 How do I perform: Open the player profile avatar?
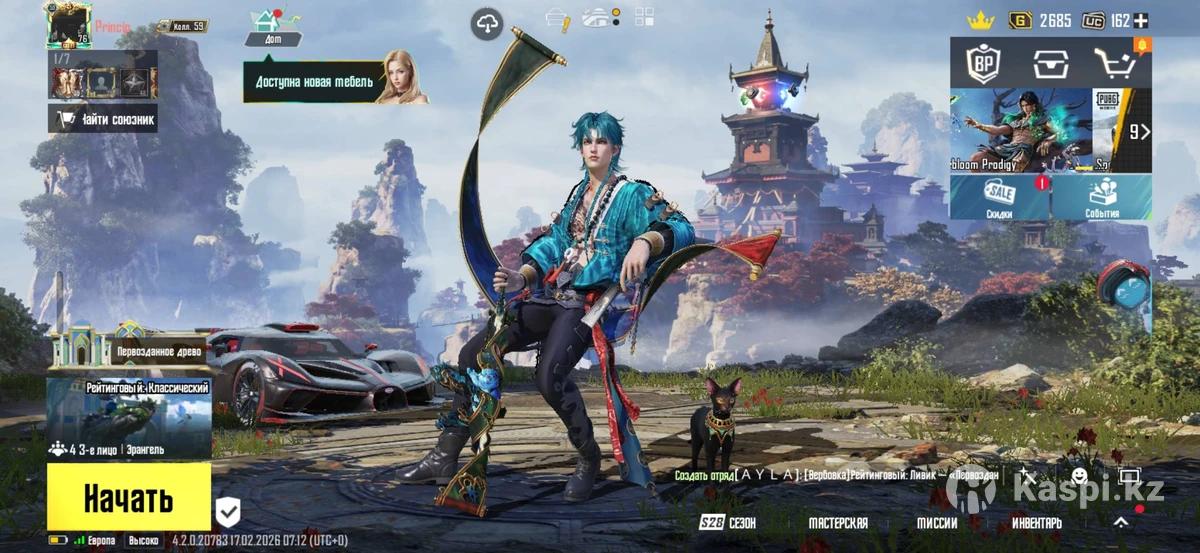pyautogui.click(x=68, y=24)
